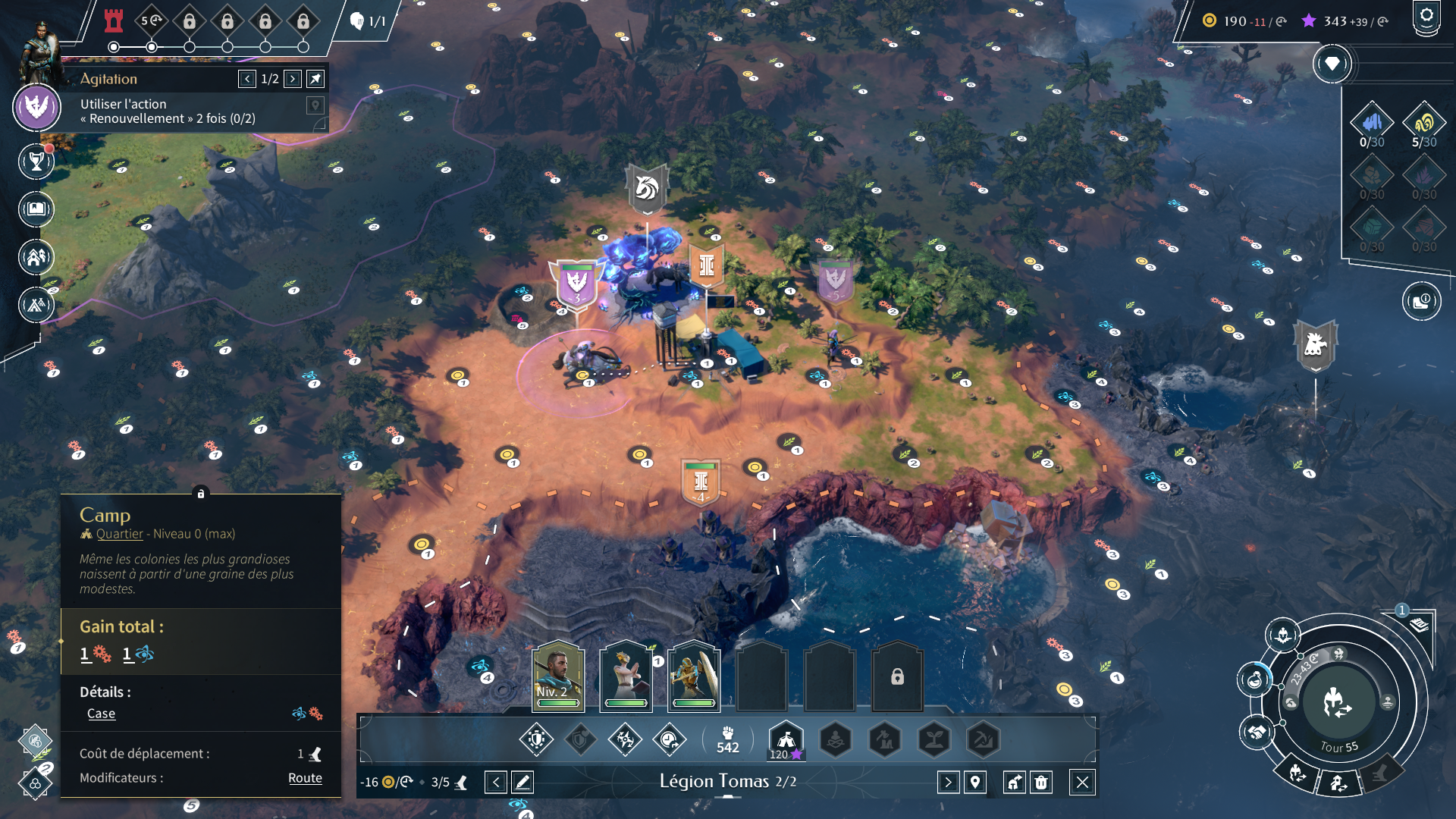Follow the Quartier link in the Camp tooltip
Viewport: 1456px width, 819px height.
pyautogui.click(x=119, y=534)
